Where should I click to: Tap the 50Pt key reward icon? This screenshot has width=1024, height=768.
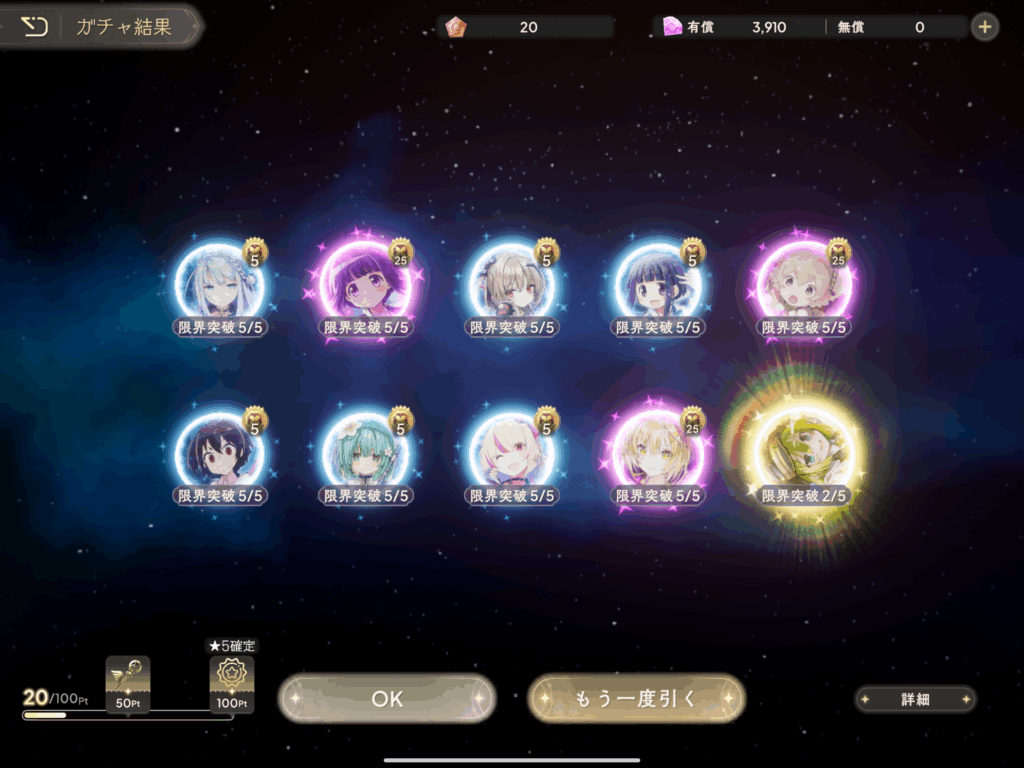point(128,678)
